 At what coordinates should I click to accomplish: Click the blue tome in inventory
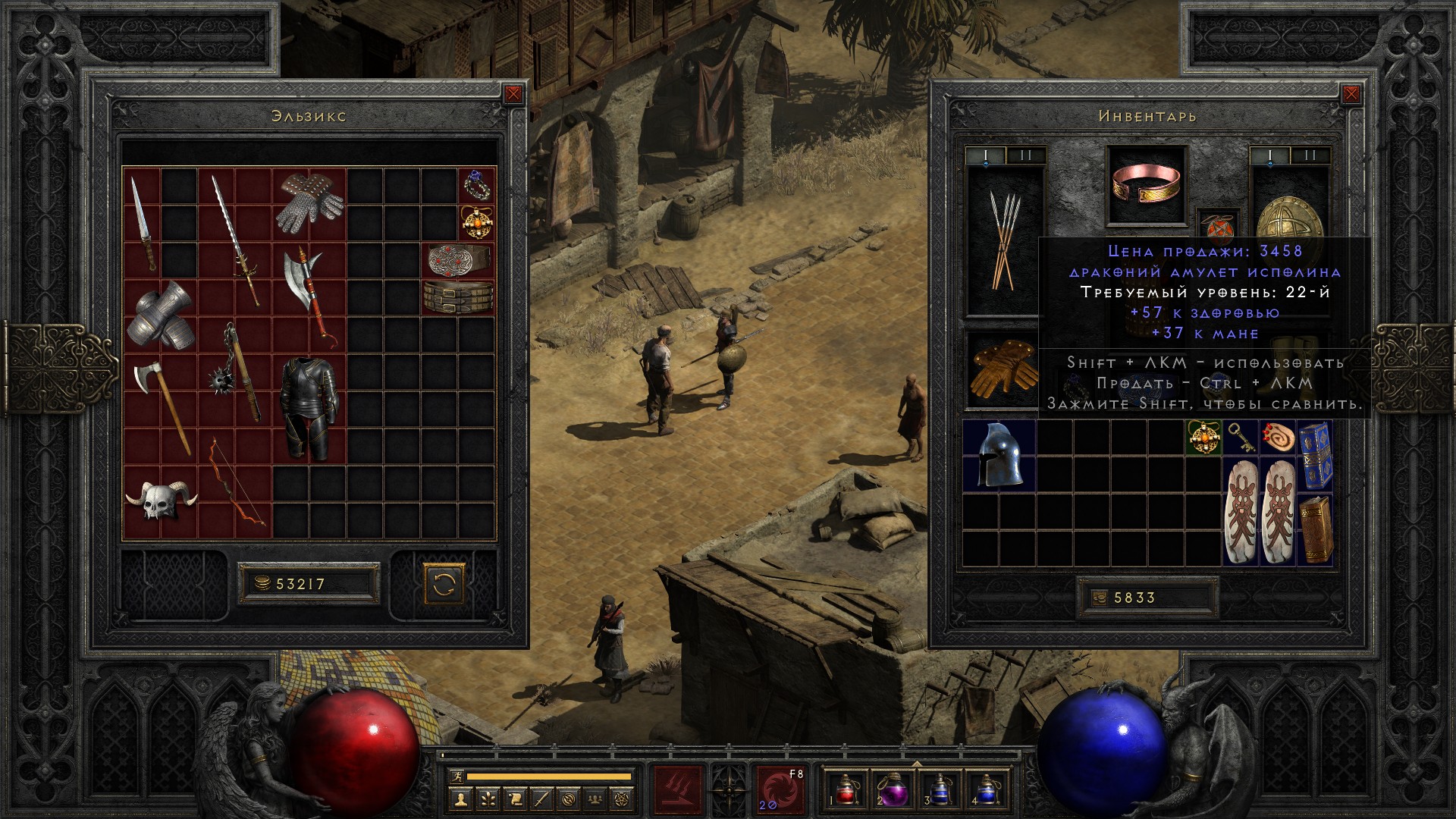(1315, 454)
